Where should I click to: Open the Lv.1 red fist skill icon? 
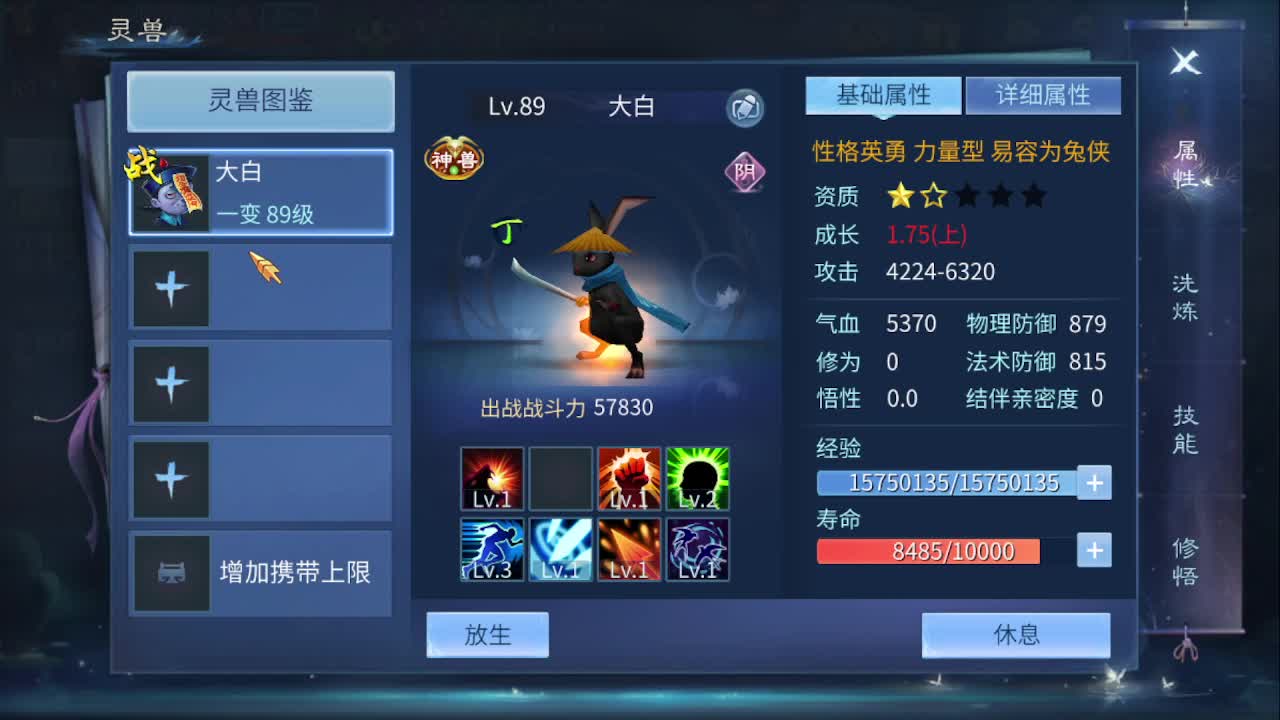pos(628,478)
